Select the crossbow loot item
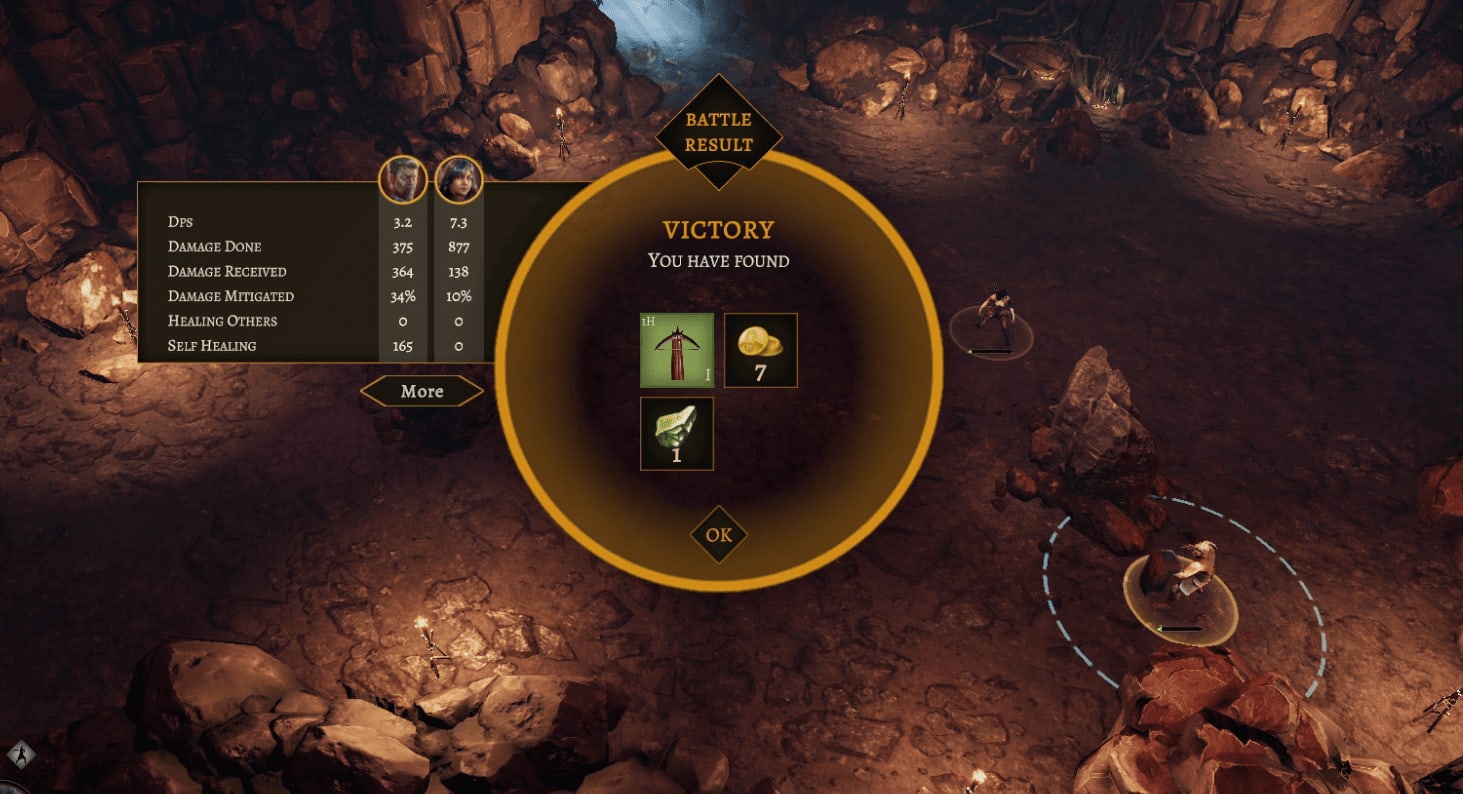 677,350
